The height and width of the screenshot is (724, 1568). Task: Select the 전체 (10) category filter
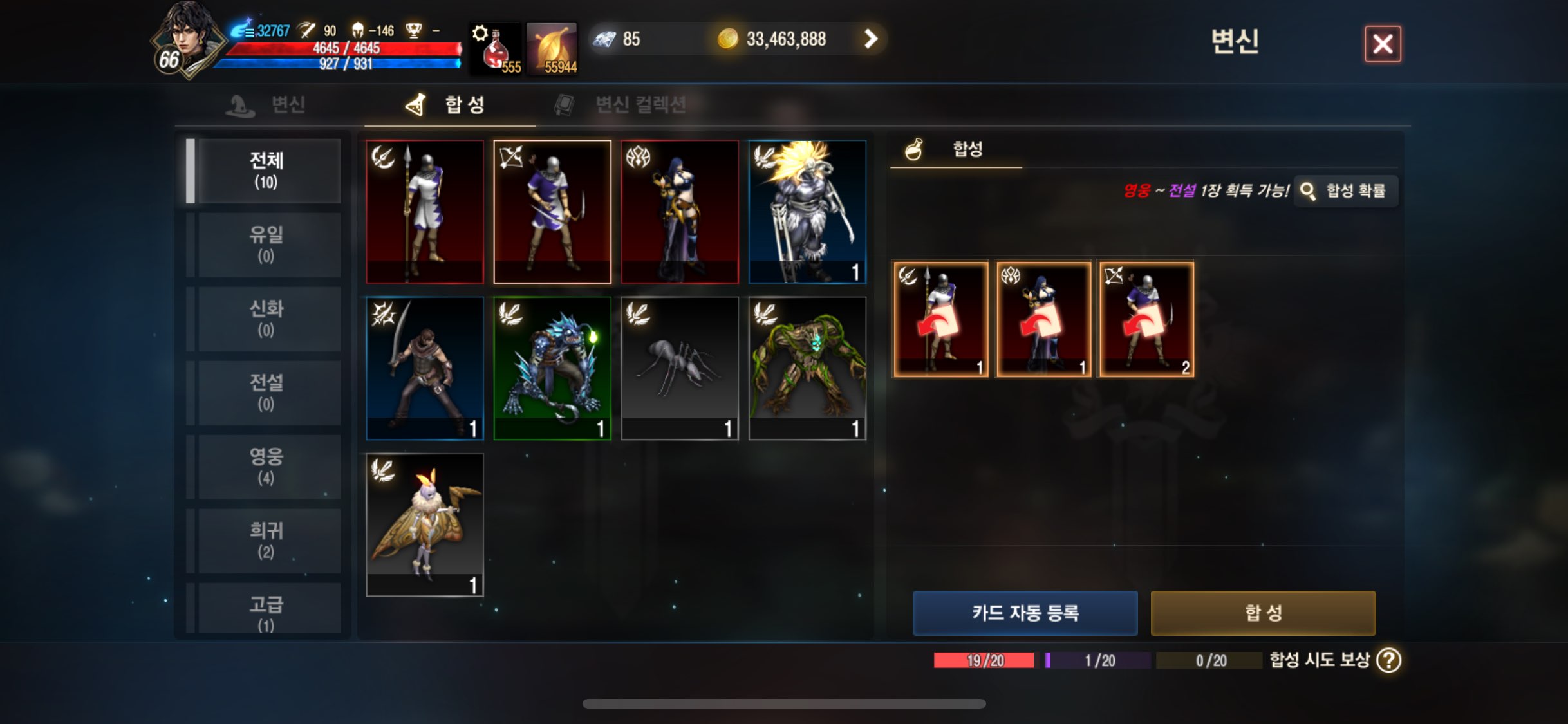[266, 171]
